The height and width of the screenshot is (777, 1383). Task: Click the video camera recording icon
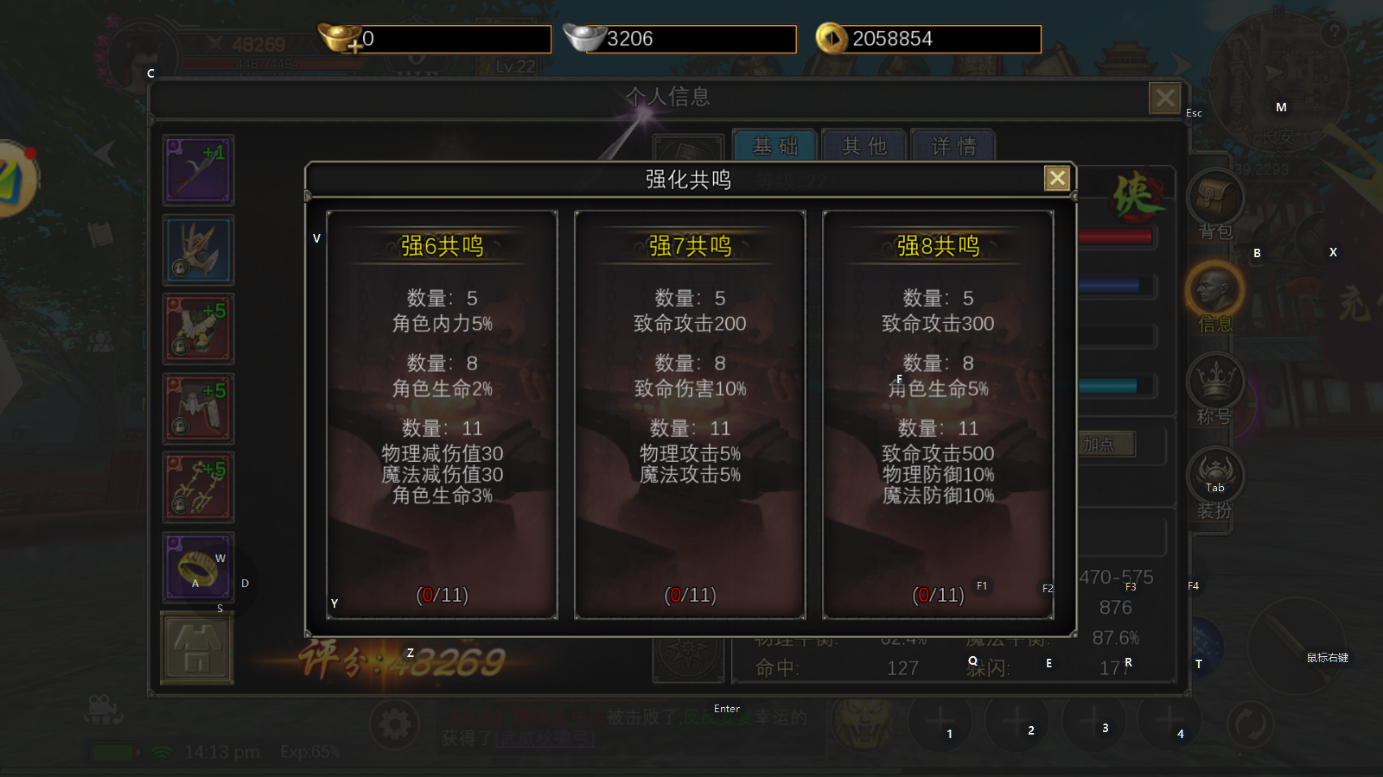tap(103, 708)
